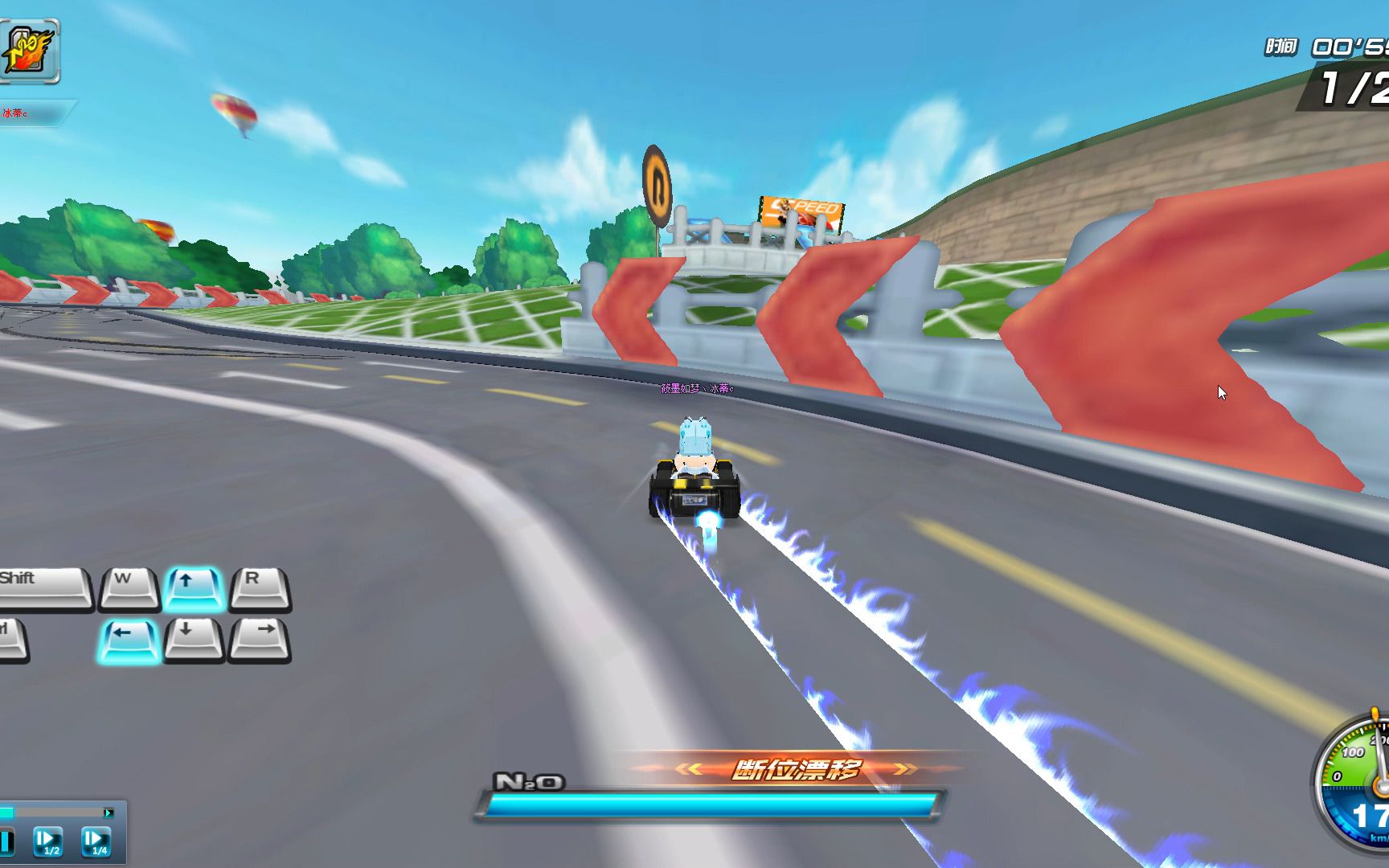The width and height of the screenshot is (1389, 868).
Task: Set replay to 1/2 speed
Action: coord(47,841)
